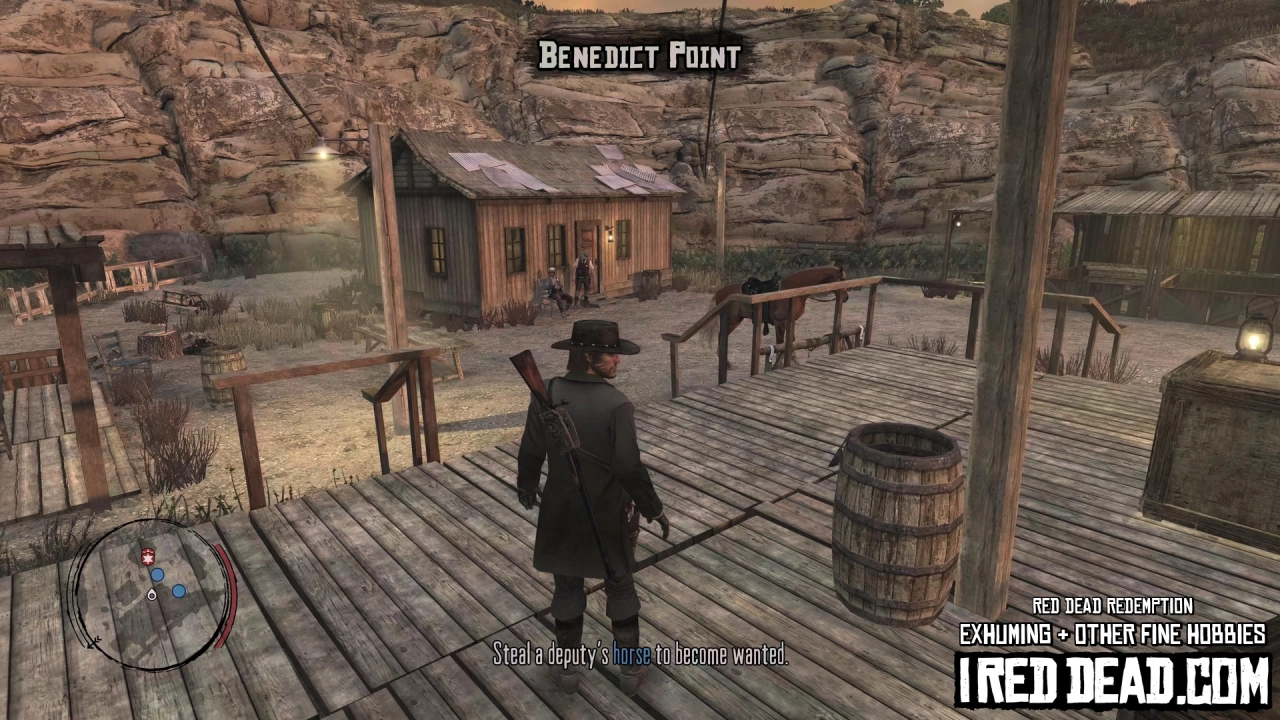Viewport: 1280px width, 720px height.
Task: Click the compass direction arrow on the minimap edge
Action: click(93, 642)
